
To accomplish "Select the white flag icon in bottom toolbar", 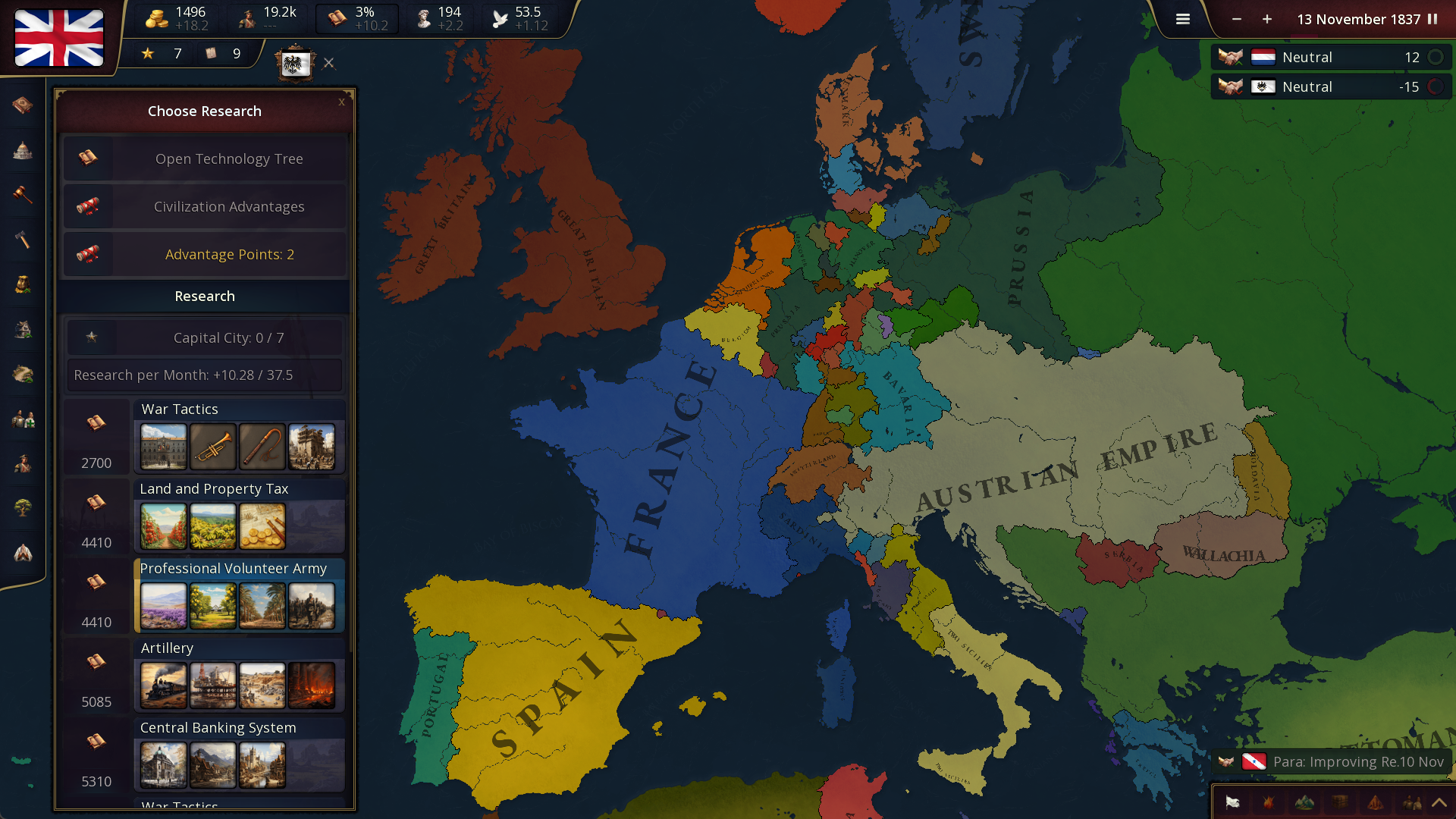I will 1232,802.
